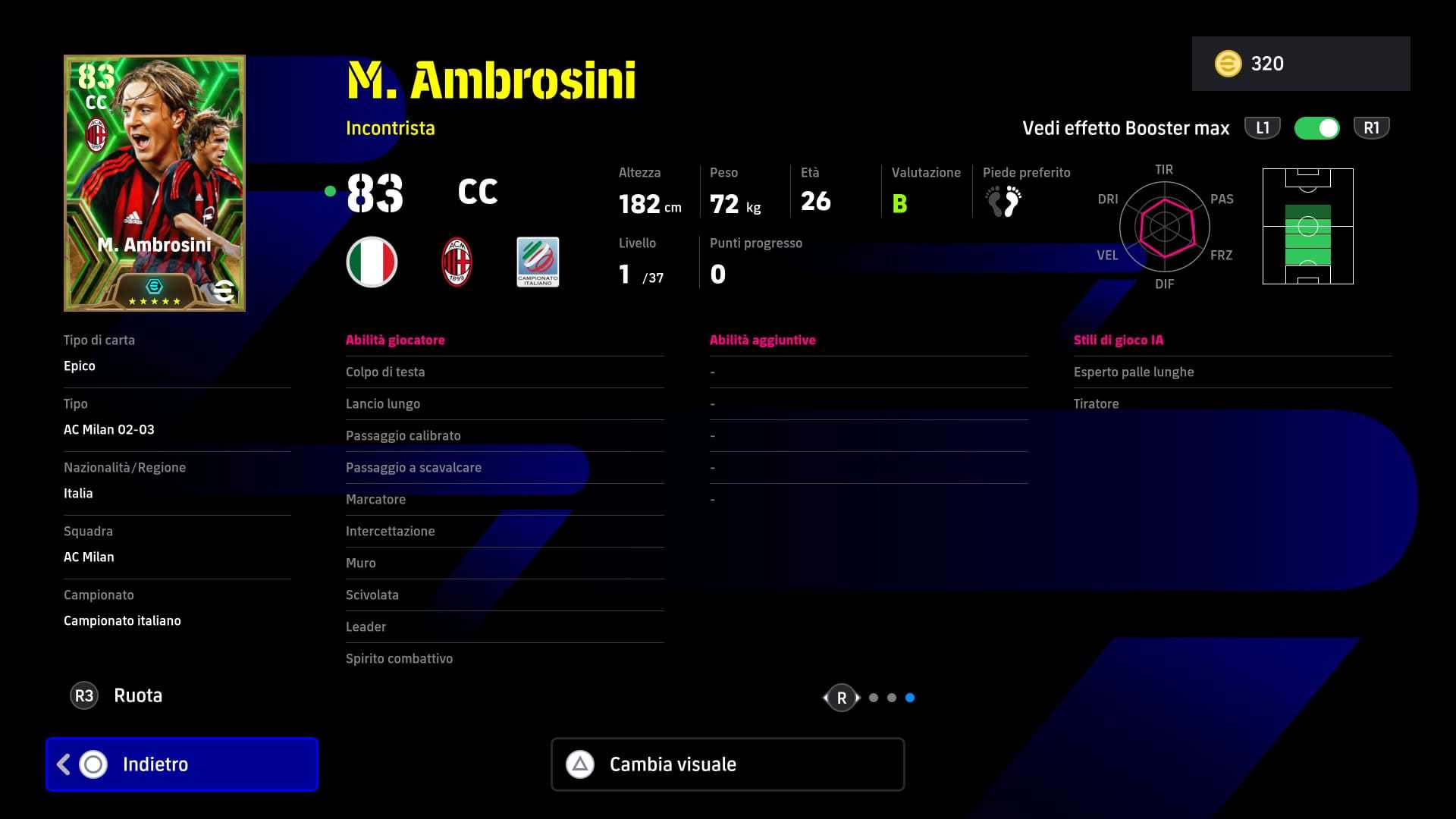Screen dimensions: 1456x819
Task: Choose the Spirito combattivo skill
Action: tap(504, 659)
